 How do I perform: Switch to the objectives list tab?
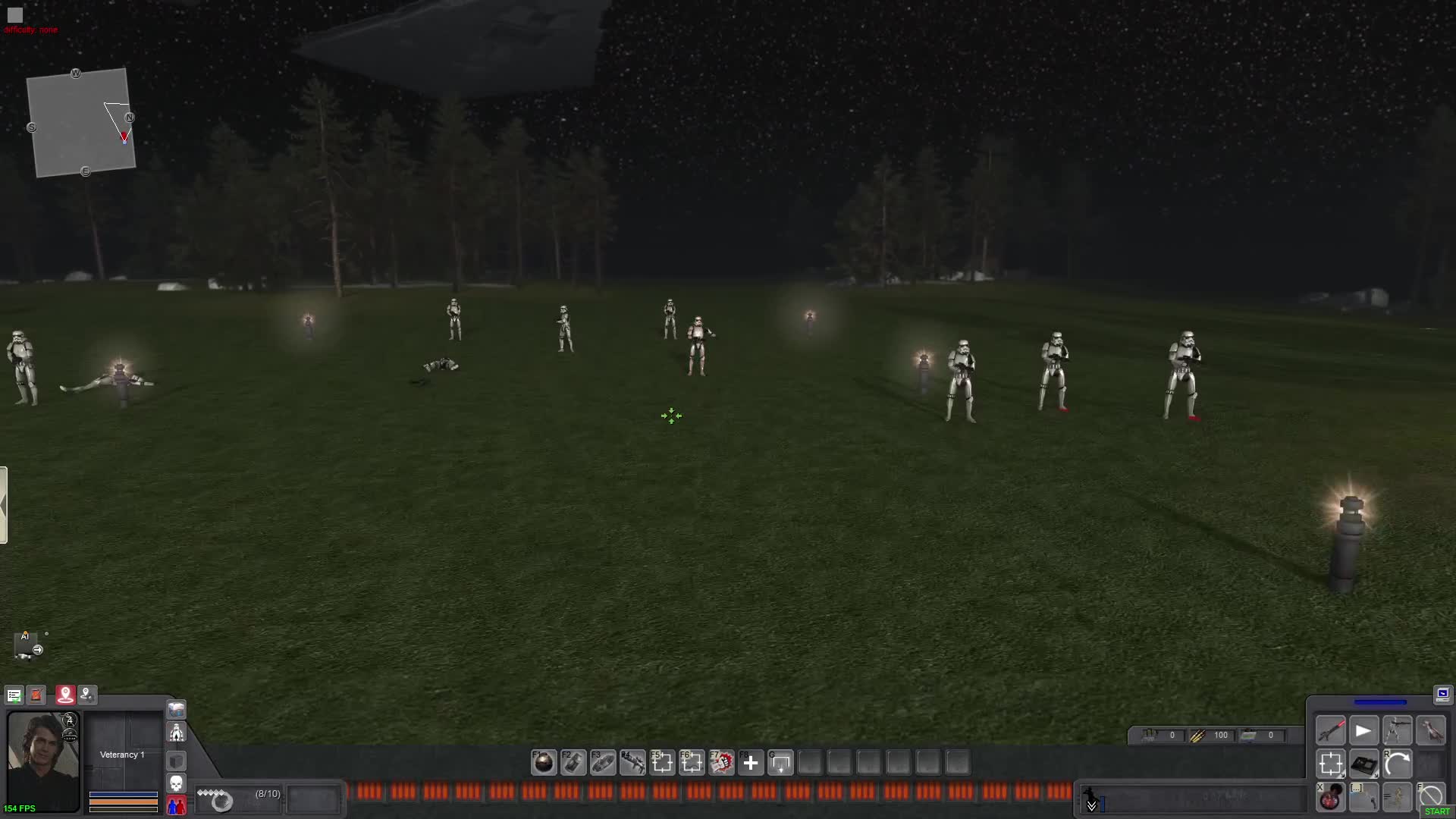click(14, 694)
